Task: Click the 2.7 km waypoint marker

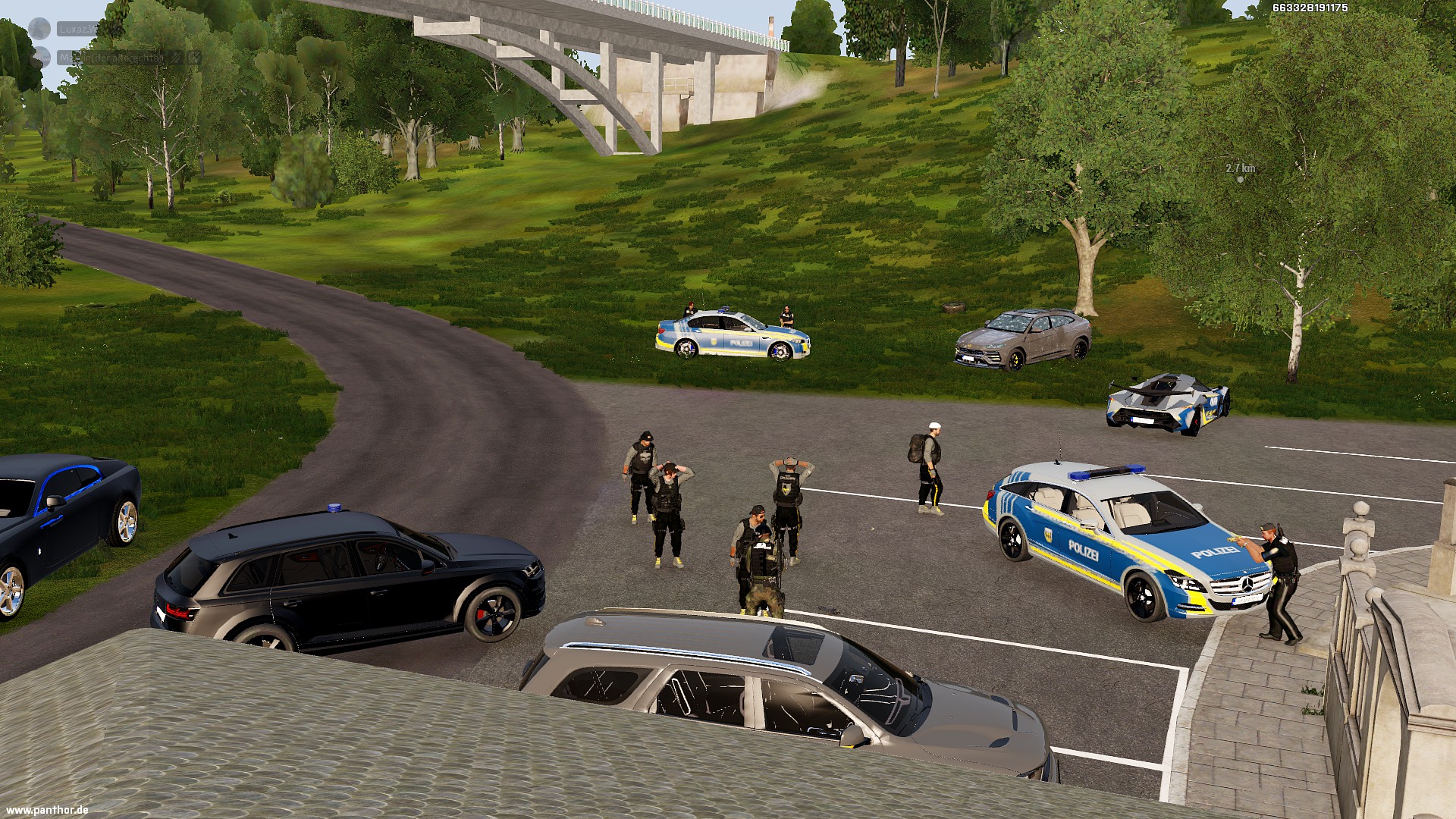Action: click(x=1240, y=179)
